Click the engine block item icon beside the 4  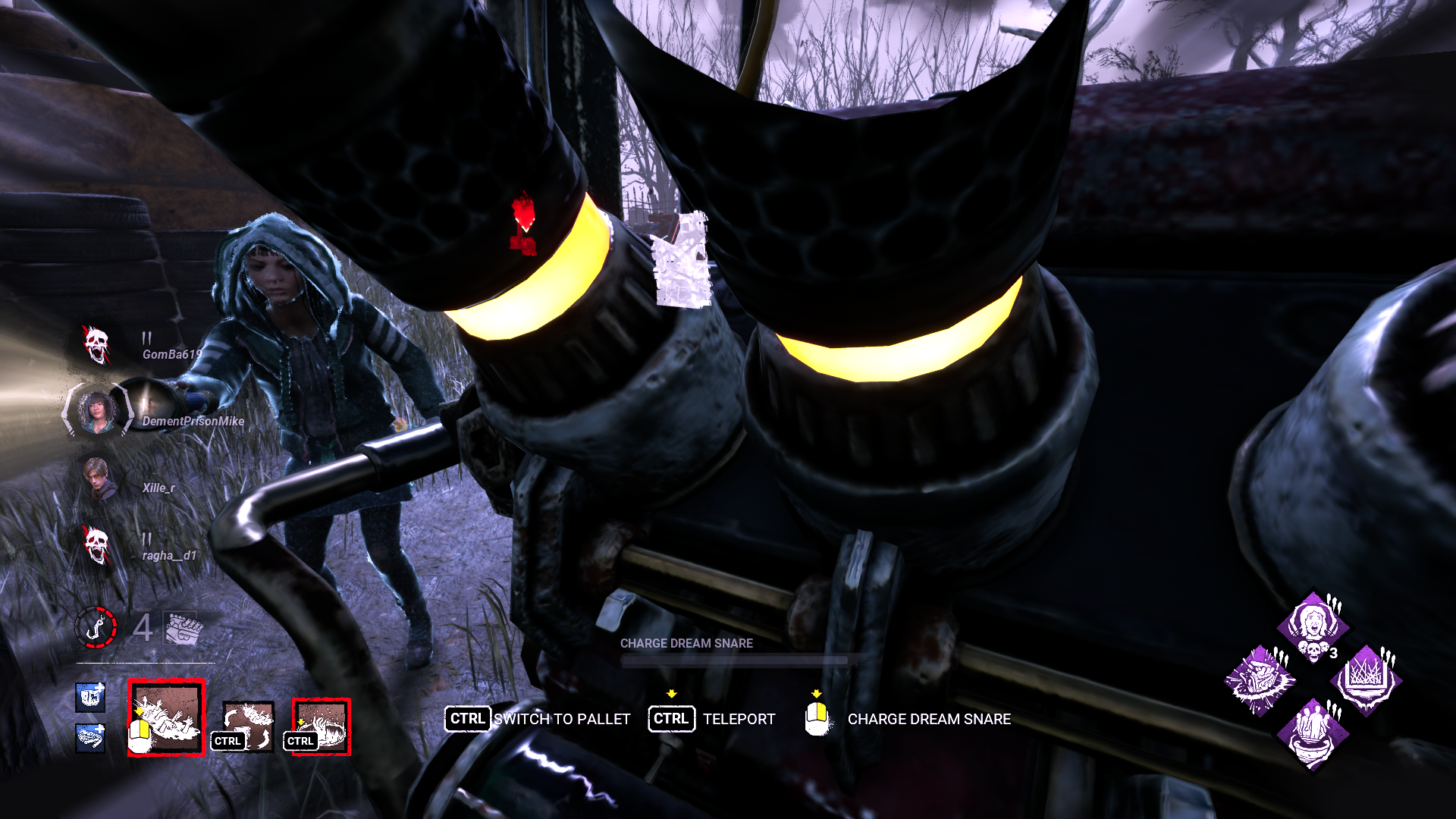click(x=180, y=628)
